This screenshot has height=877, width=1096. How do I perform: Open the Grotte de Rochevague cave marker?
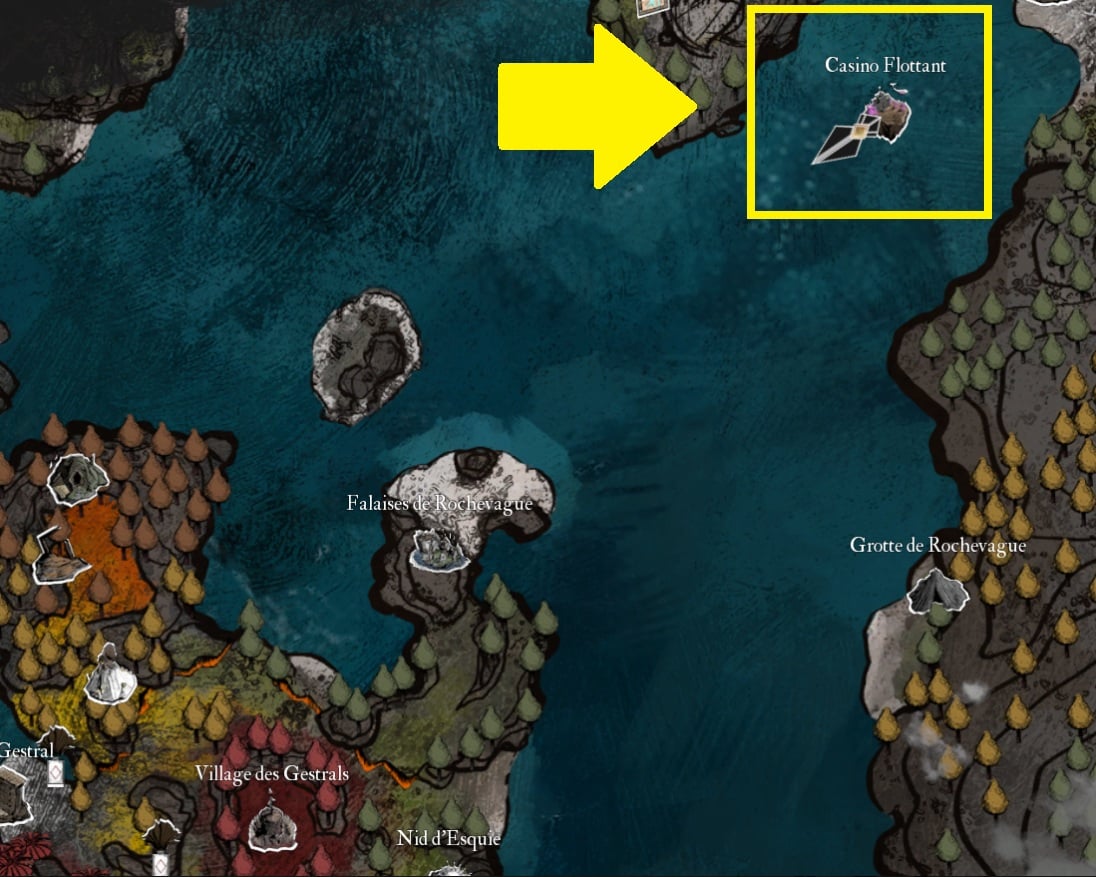tap(937, 591)
